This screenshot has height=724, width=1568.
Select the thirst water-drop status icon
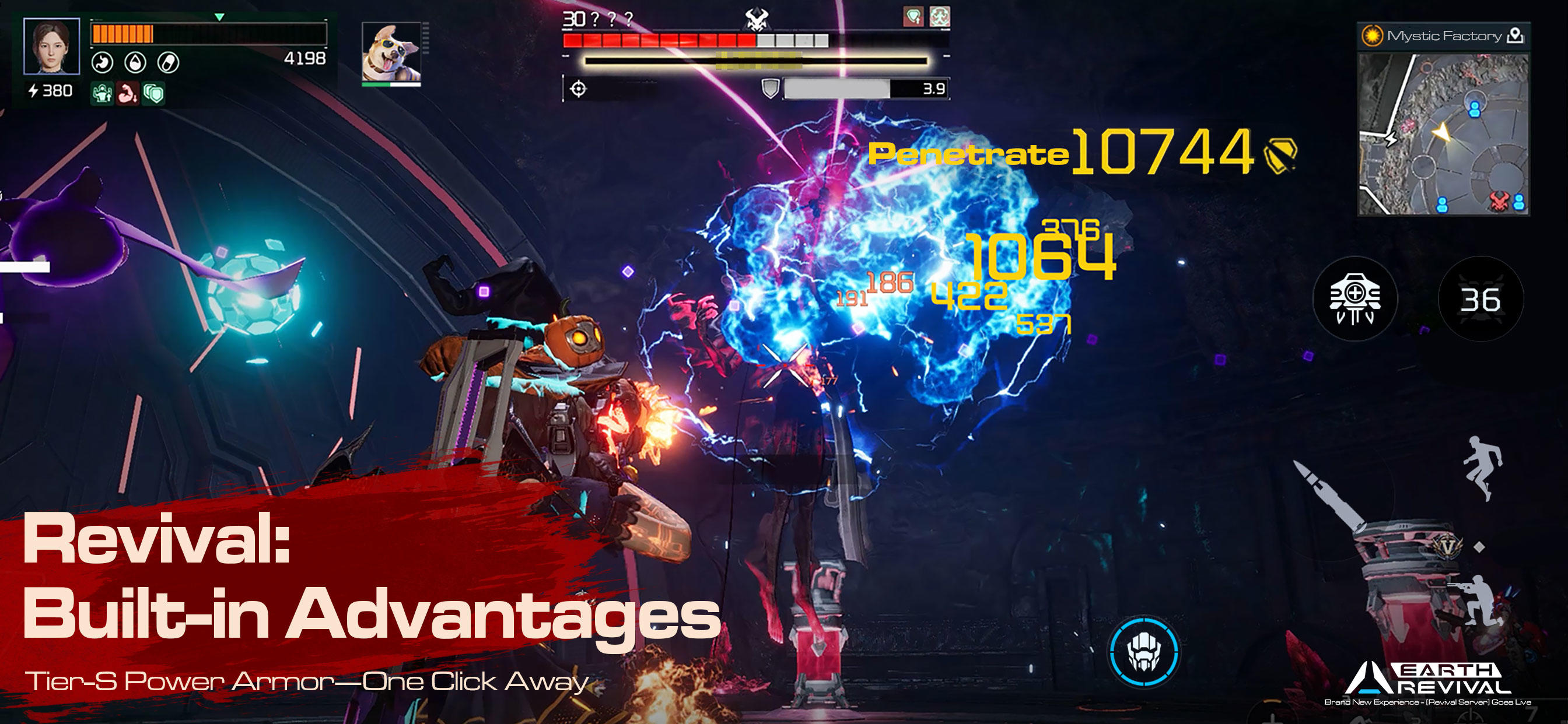pos(136,63)
